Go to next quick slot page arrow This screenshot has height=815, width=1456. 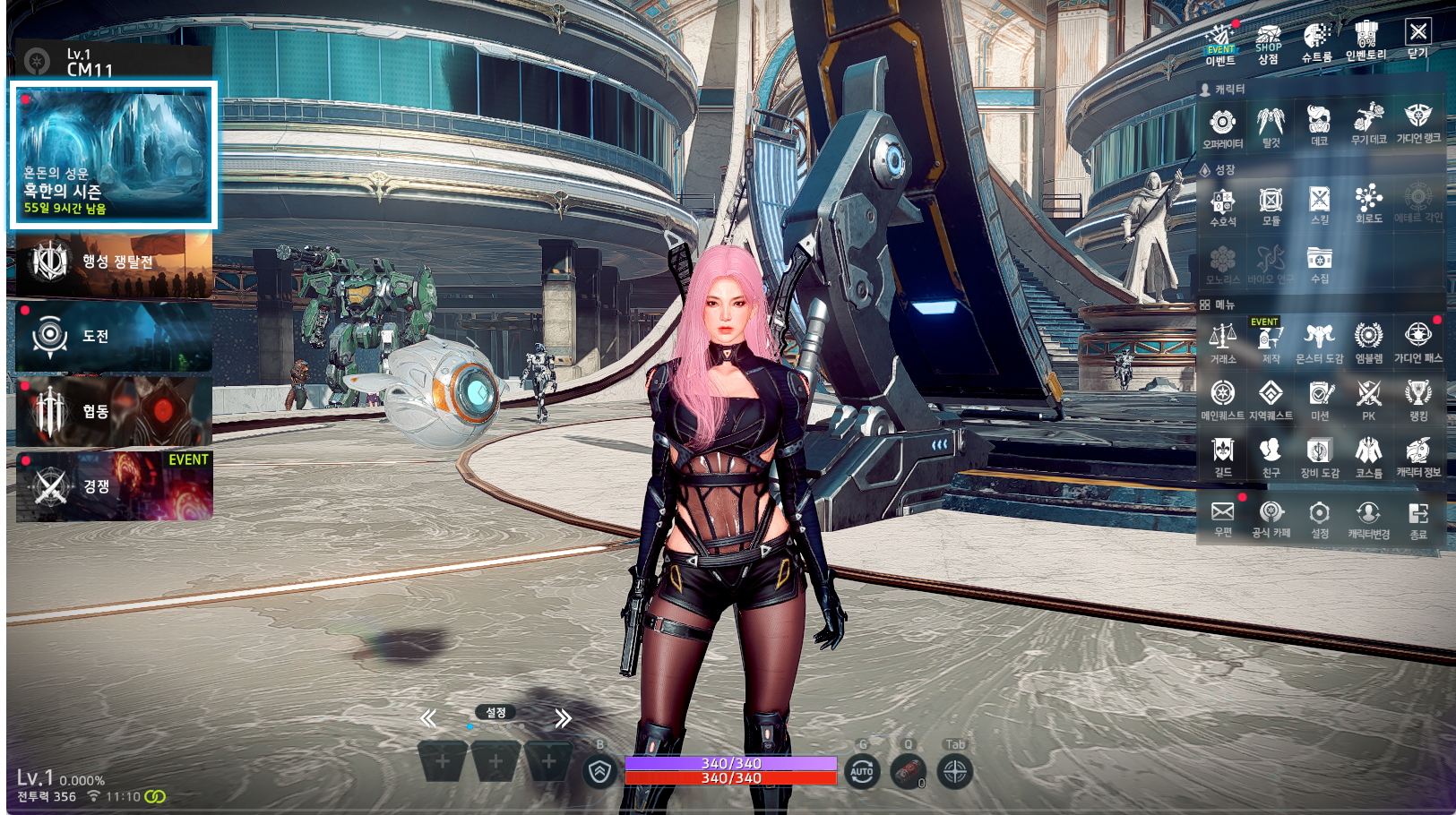563,718
